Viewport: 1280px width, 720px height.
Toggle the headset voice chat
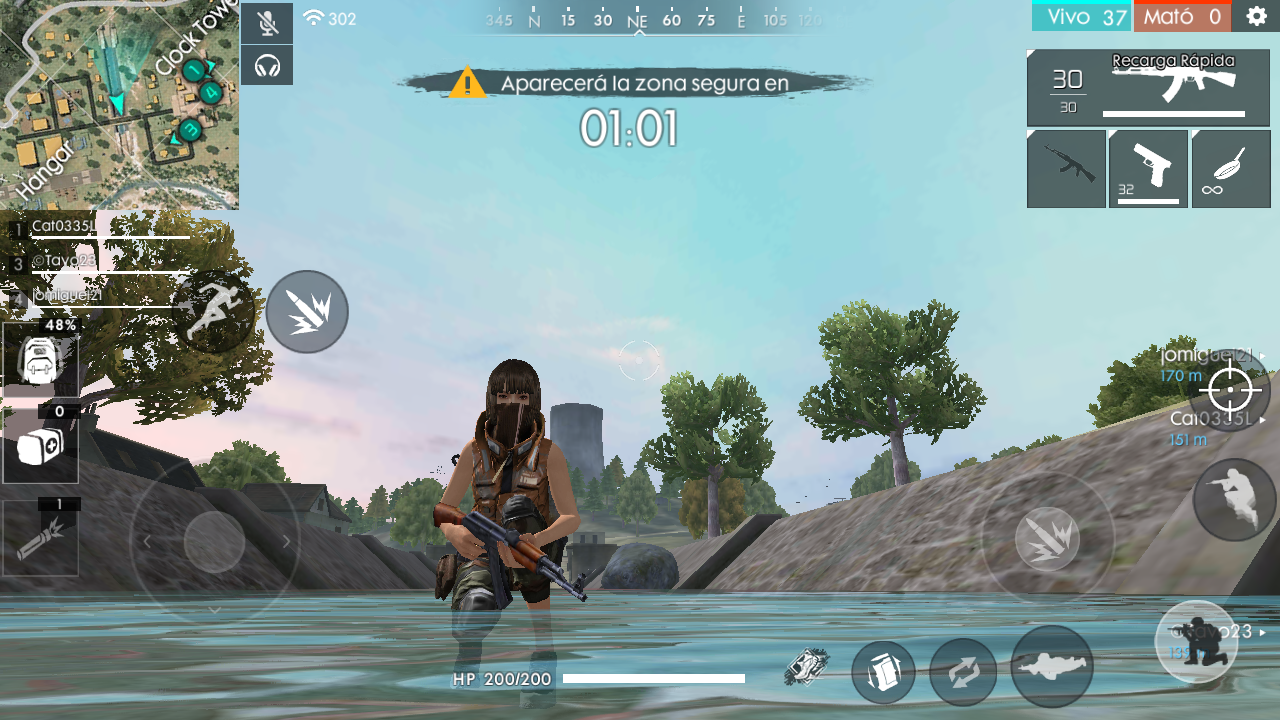click(x=267, y=65)
